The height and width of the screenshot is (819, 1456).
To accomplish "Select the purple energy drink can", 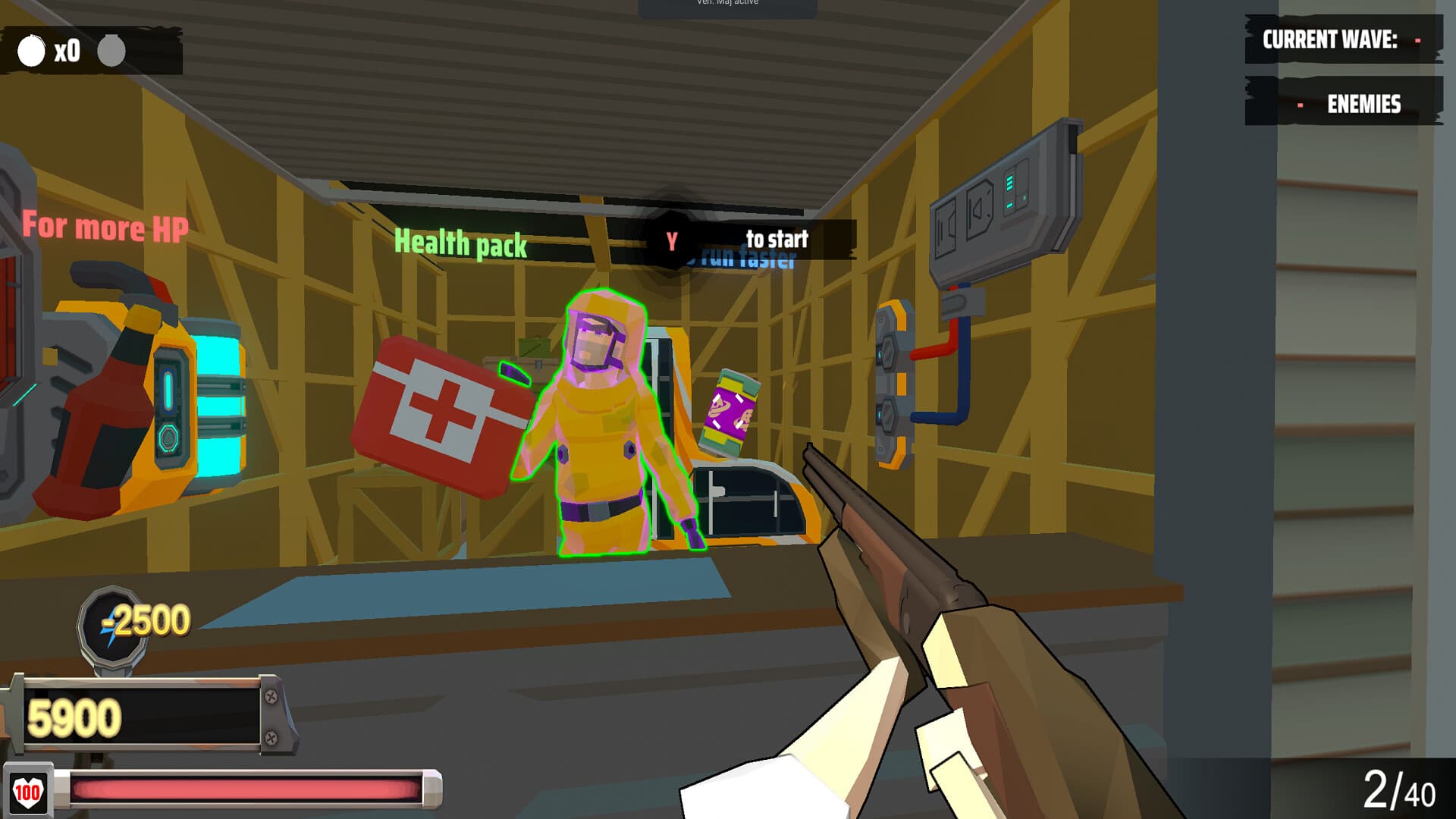I will (x=728, y=413).
